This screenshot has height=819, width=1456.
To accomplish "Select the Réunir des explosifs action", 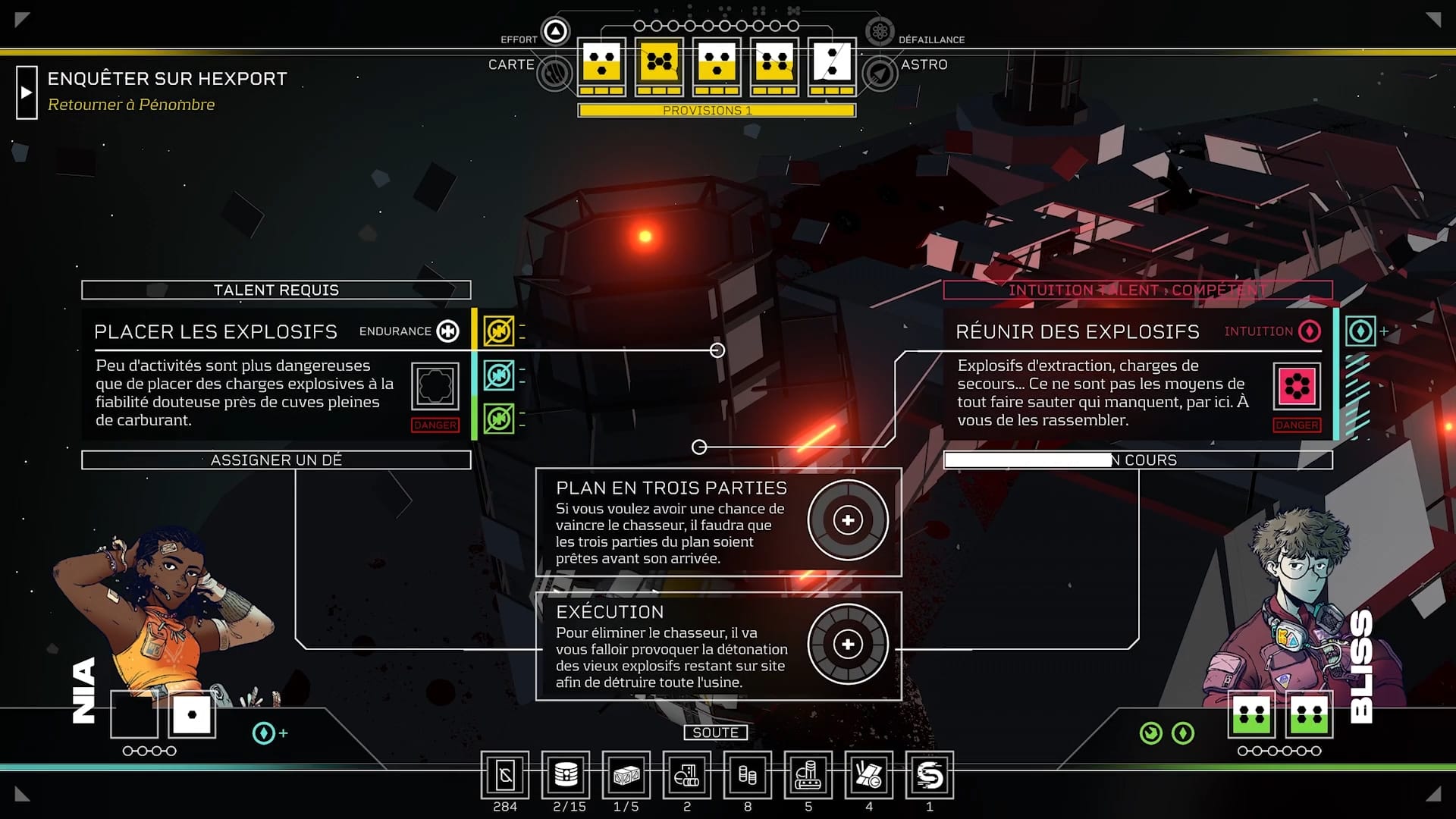I will pos(1077,331).
